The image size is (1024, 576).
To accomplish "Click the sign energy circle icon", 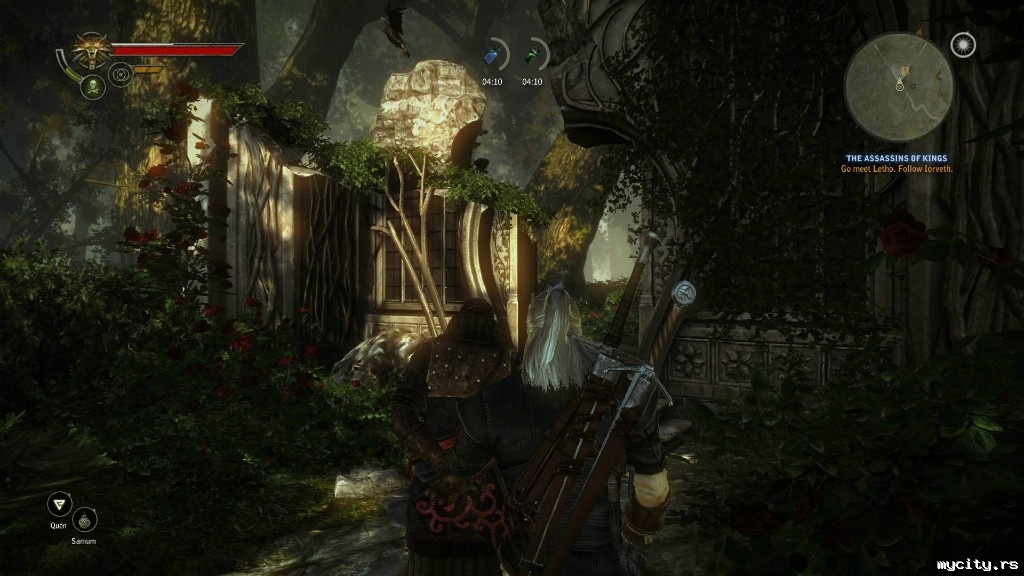I will coord(121,74).
